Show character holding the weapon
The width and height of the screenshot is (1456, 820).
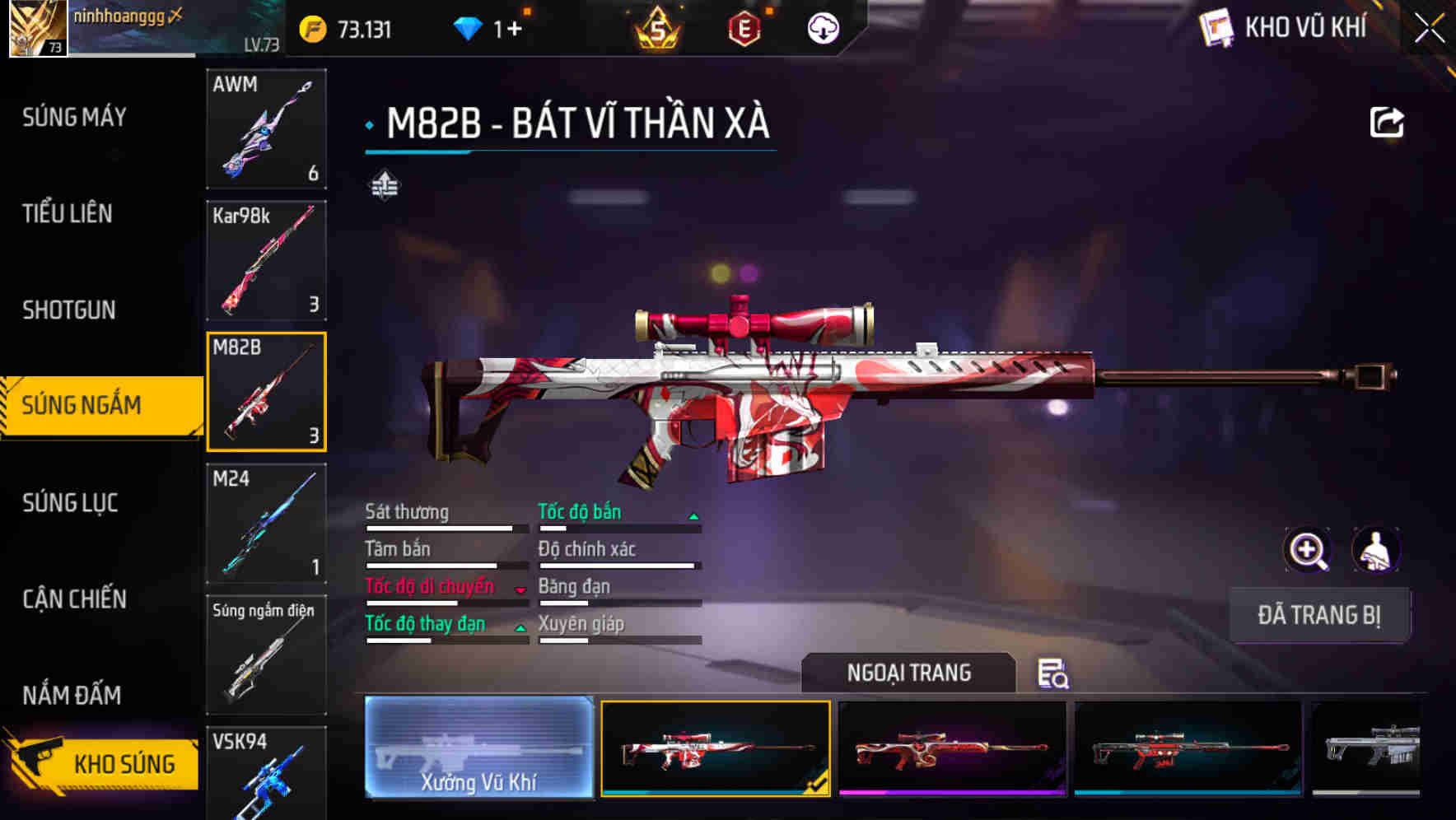click(x=1376, y=550)
